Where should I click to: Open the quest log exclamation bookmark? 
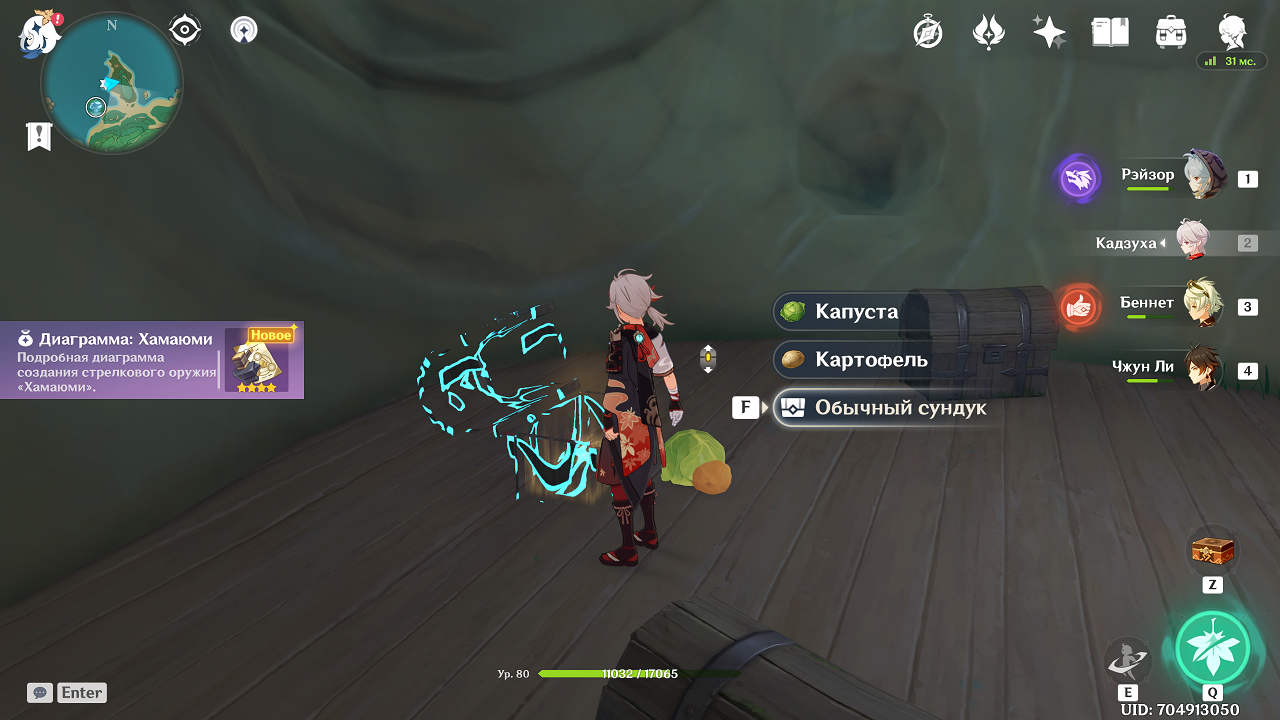39,136
